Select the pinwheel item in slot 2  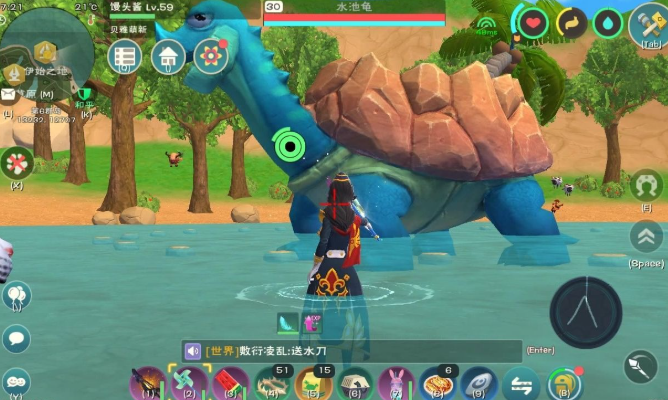point(188,381)
